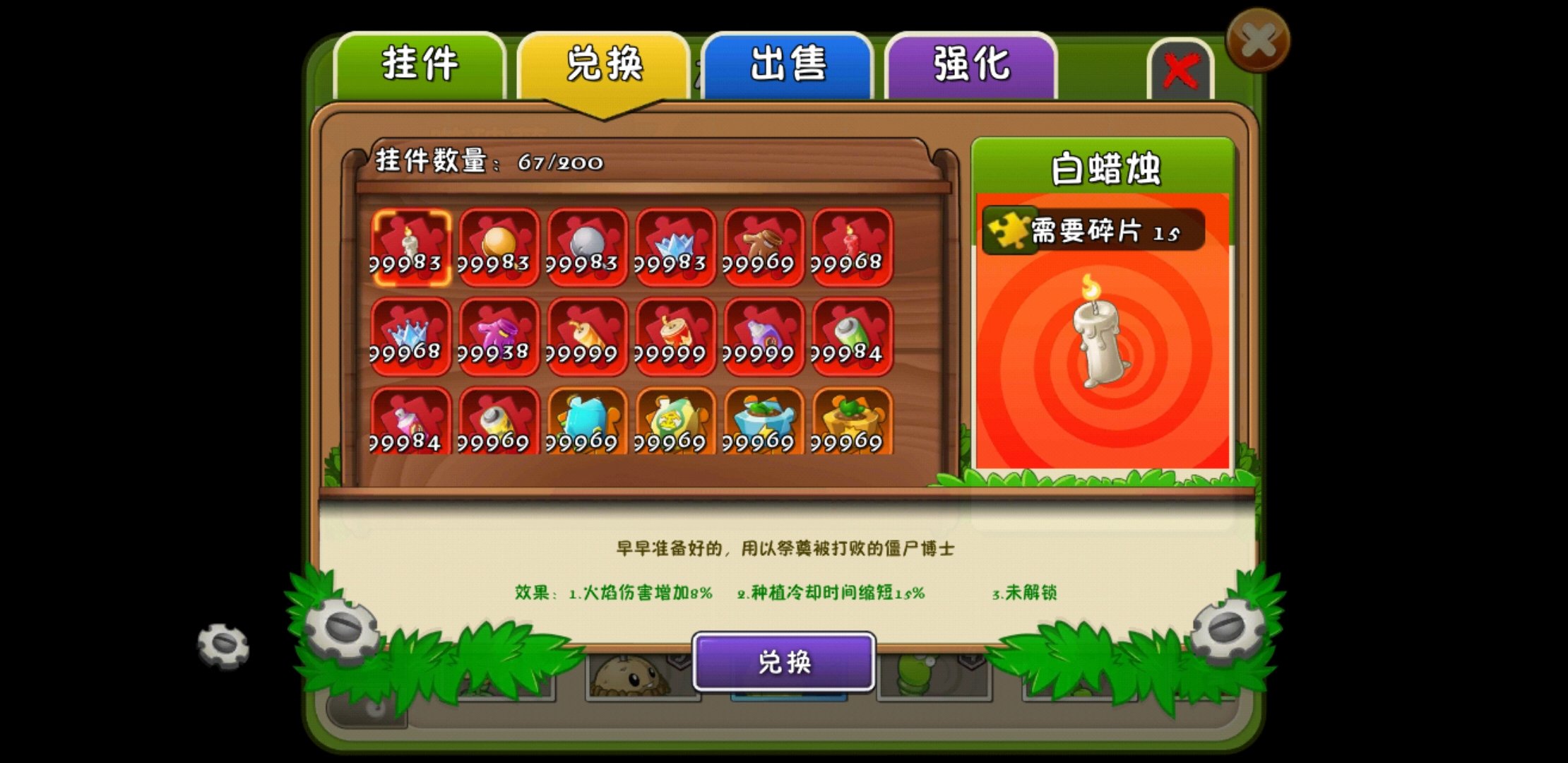The width and height of the screenshot is (1568, 763).
Task: Select the silver ball fragment icon
Action: pyautogui.click(x=586, y=247)
